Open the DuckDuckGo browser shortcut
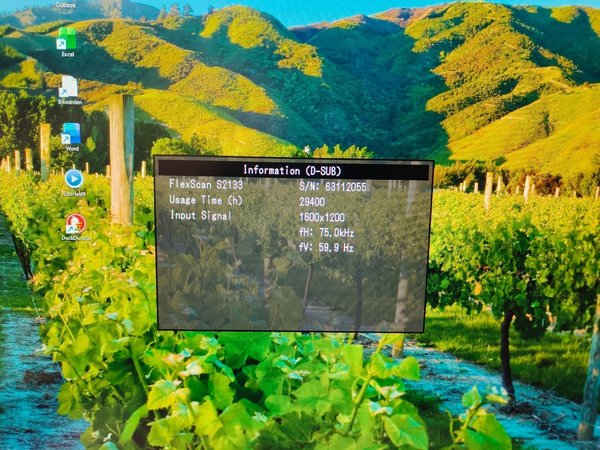 coord(75,224)
